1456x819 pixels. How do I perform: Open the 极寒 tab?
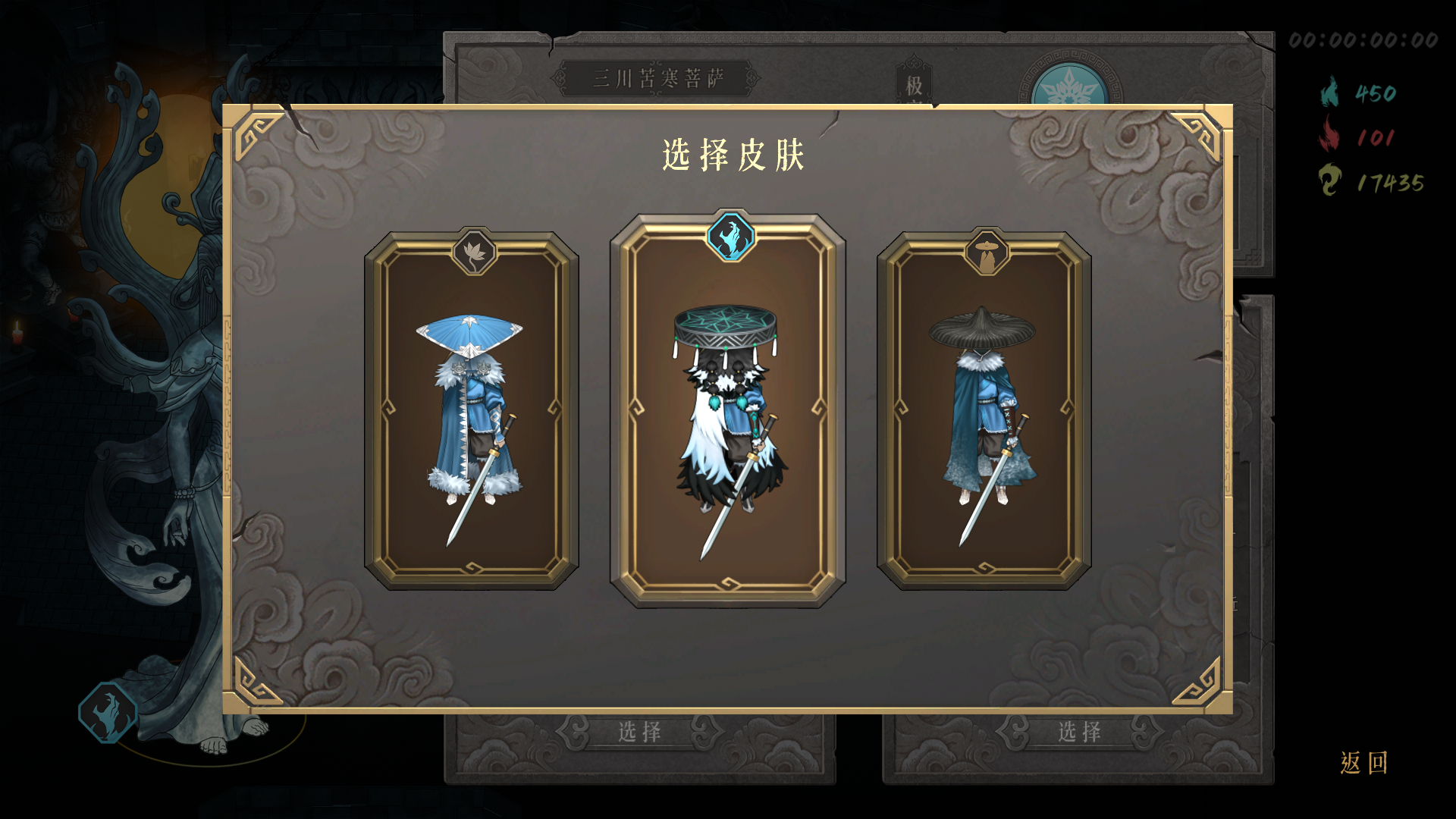(913, 83)
